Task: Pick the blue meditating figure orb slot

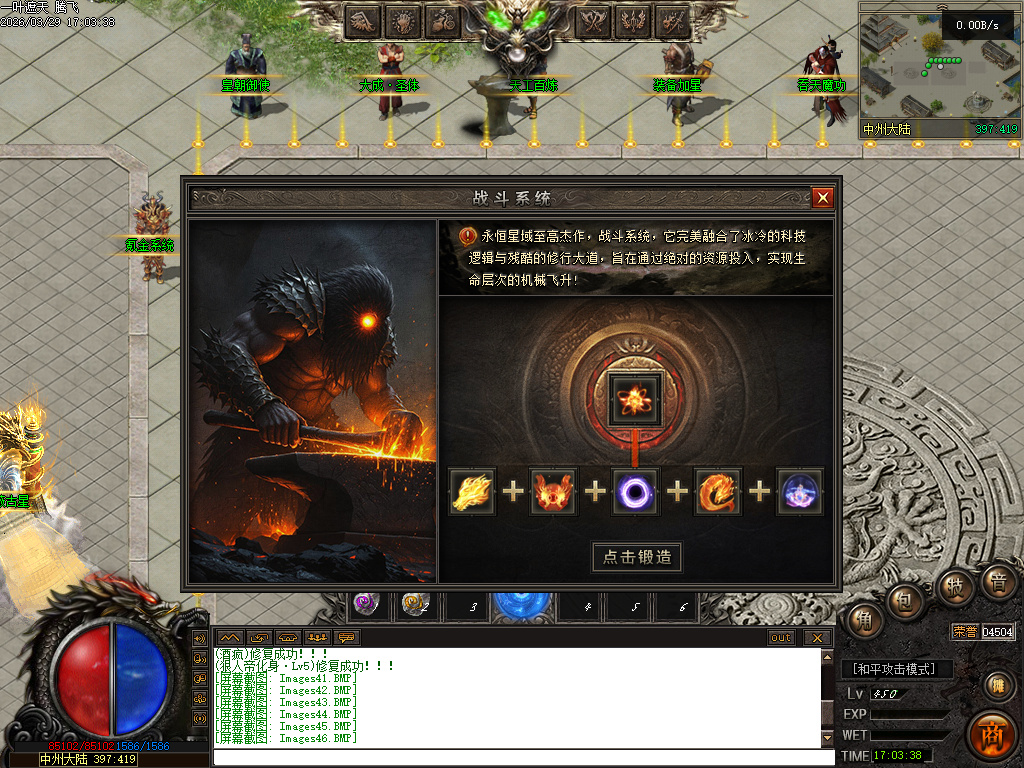Action: point(800,492)
